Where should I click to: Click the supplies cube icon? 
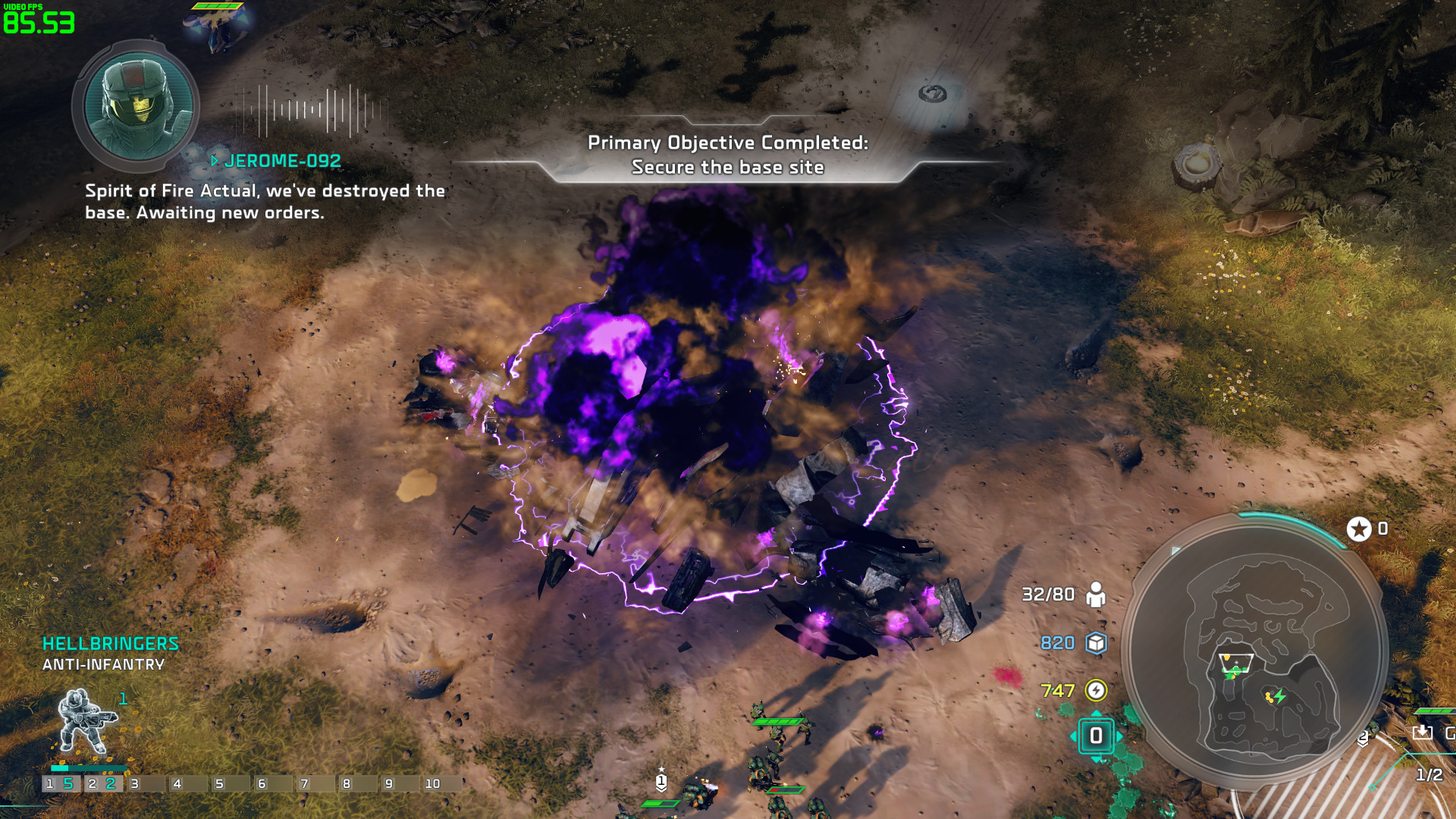[1096, 643]
